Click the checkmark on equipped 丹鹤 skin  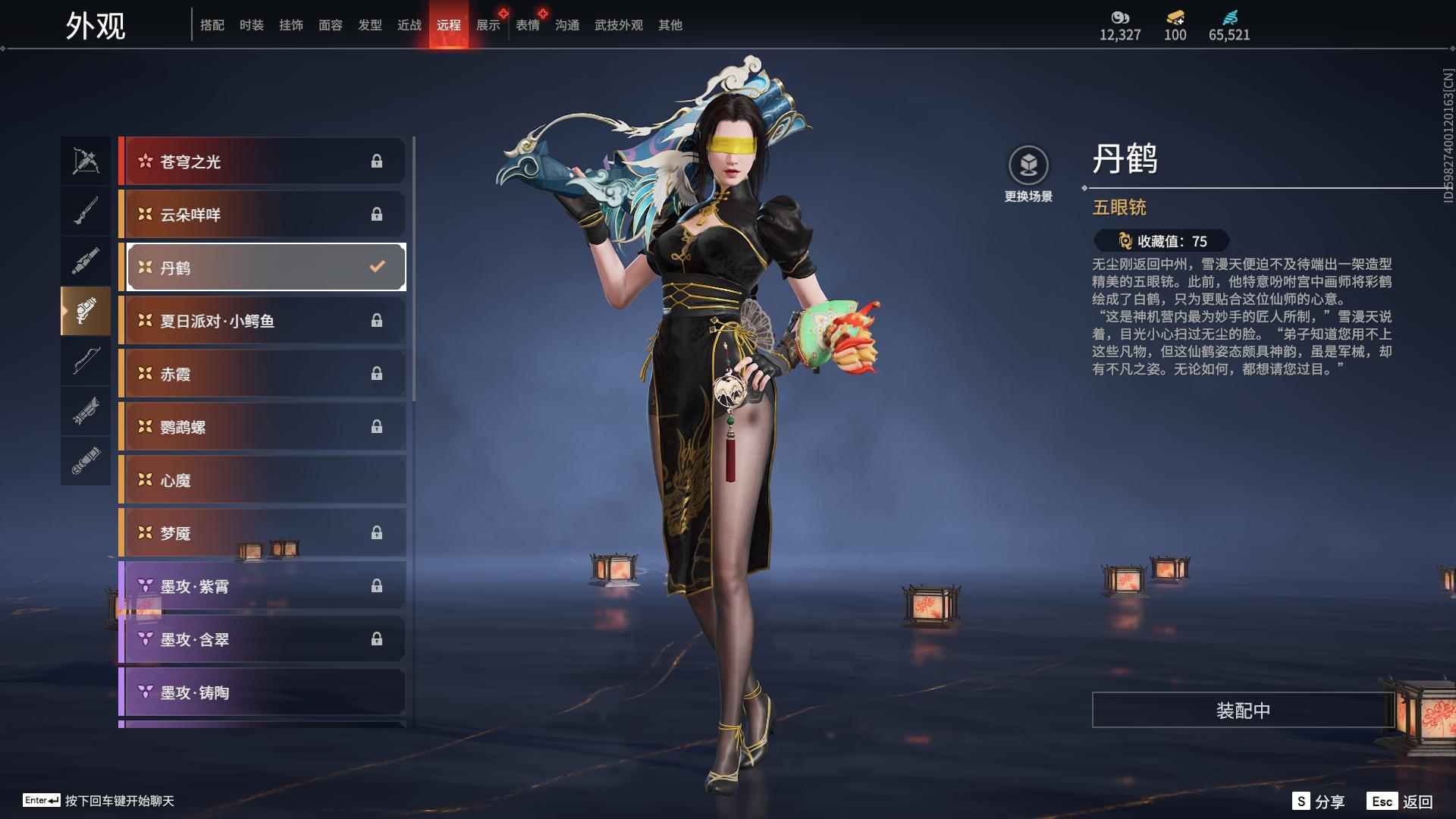[375, 267]
